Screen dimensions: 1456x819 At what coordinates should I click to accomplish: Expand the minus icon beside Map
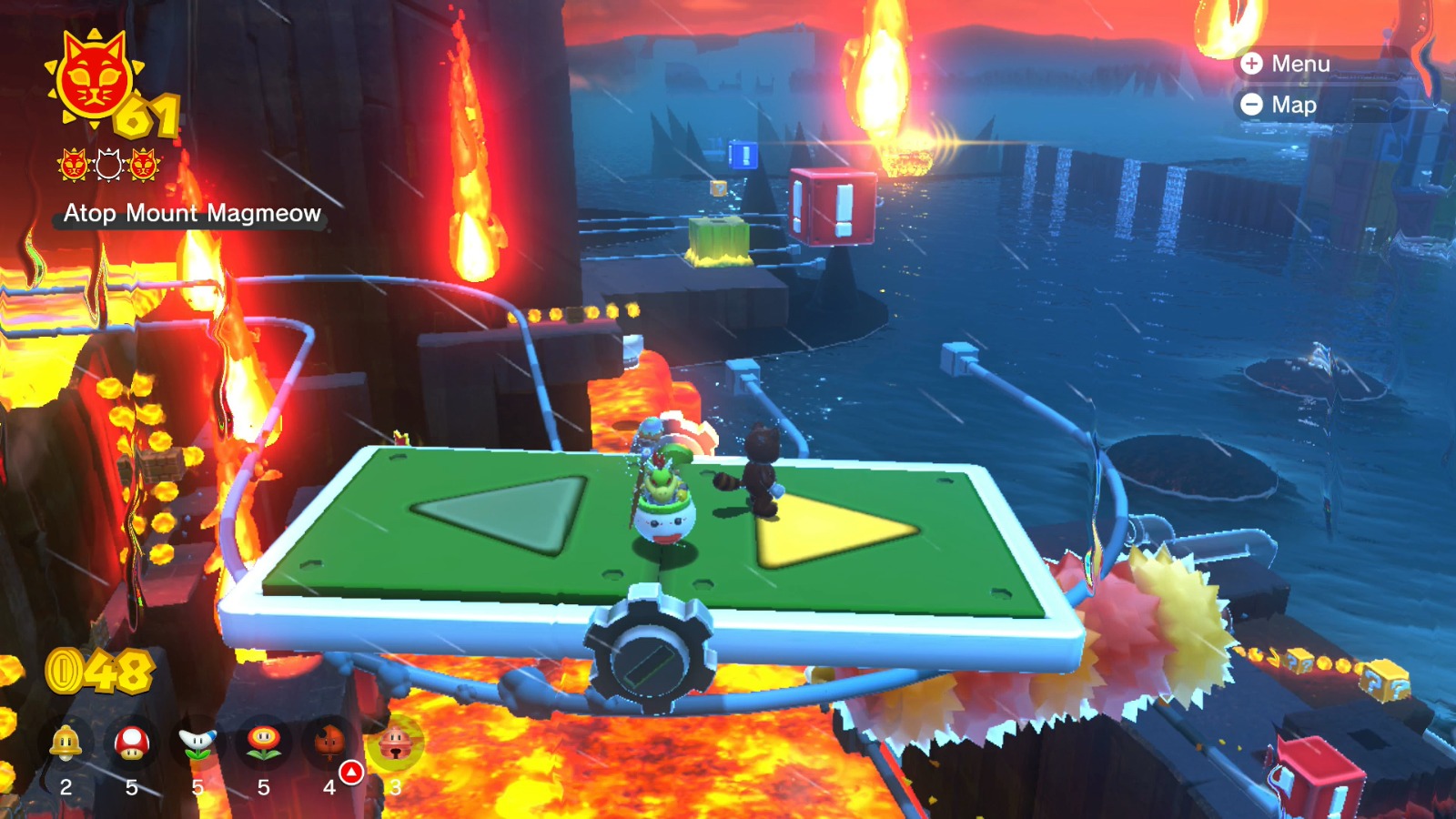[x=1253, y=105]
